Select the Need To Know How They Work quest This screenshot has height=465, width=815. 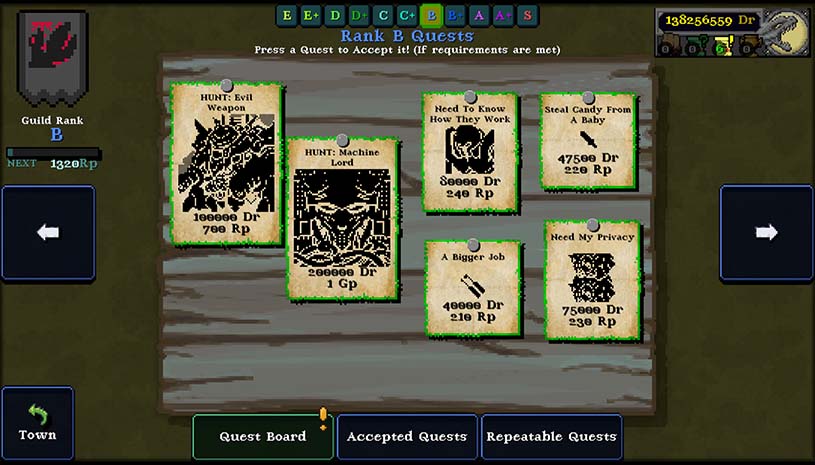(469, 150)
